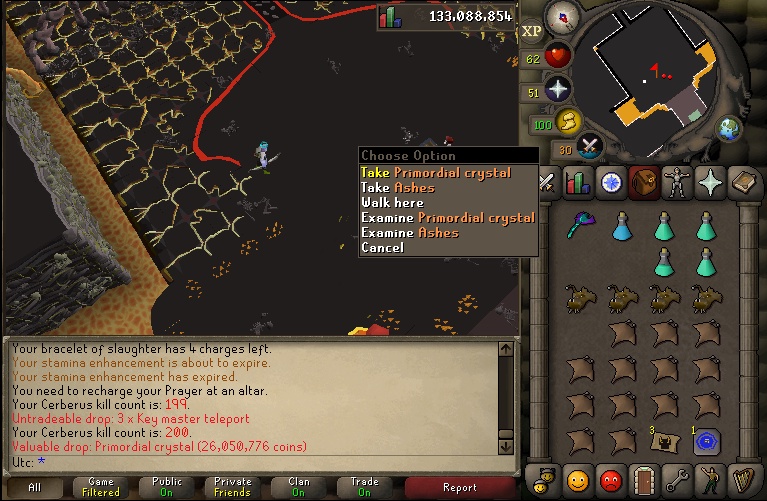Choose Take Ashes option
The image size is (767, 501).
click(x=398, y=188)
